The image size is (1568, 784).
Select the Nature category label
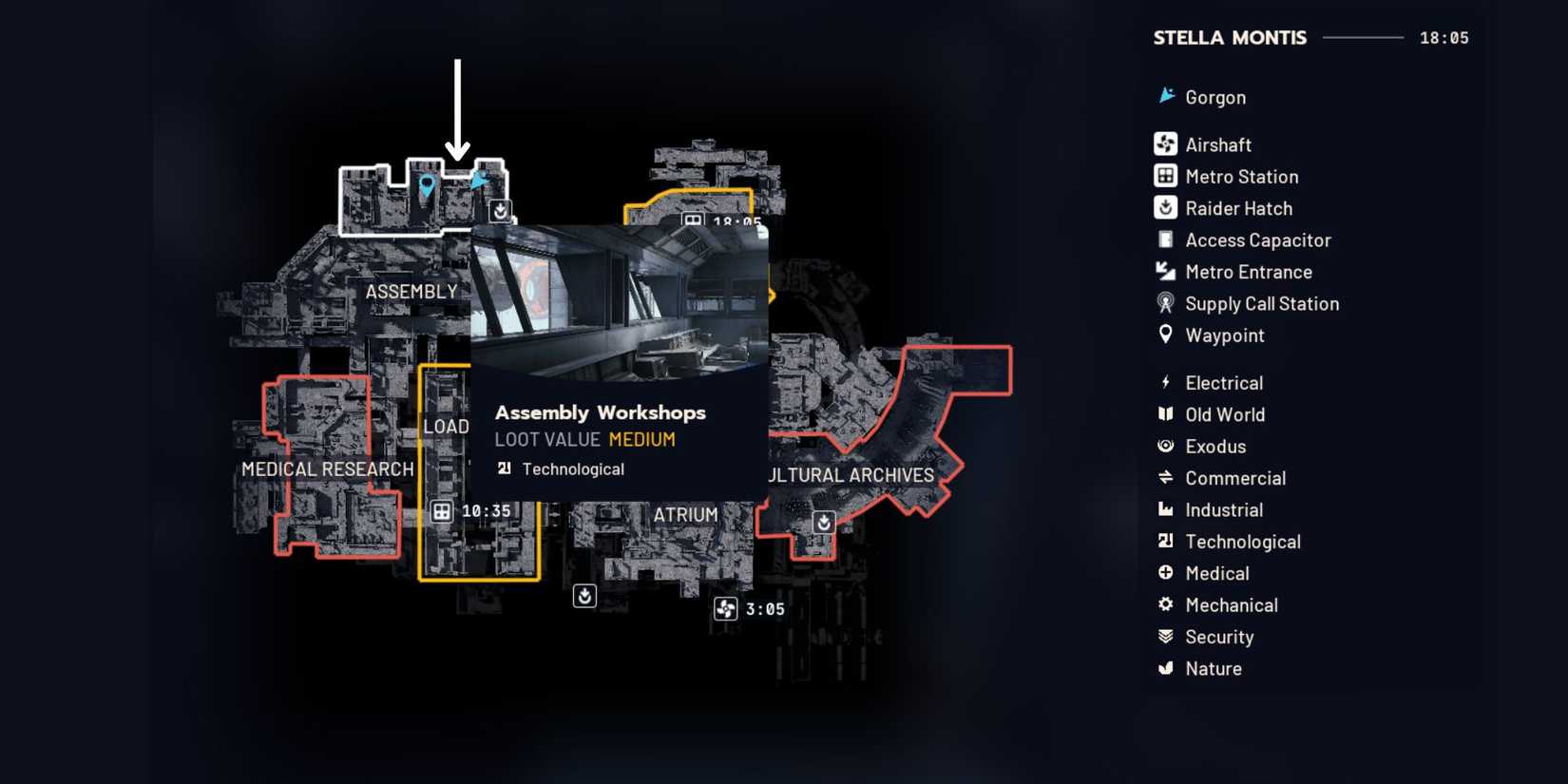[1213, 668]
